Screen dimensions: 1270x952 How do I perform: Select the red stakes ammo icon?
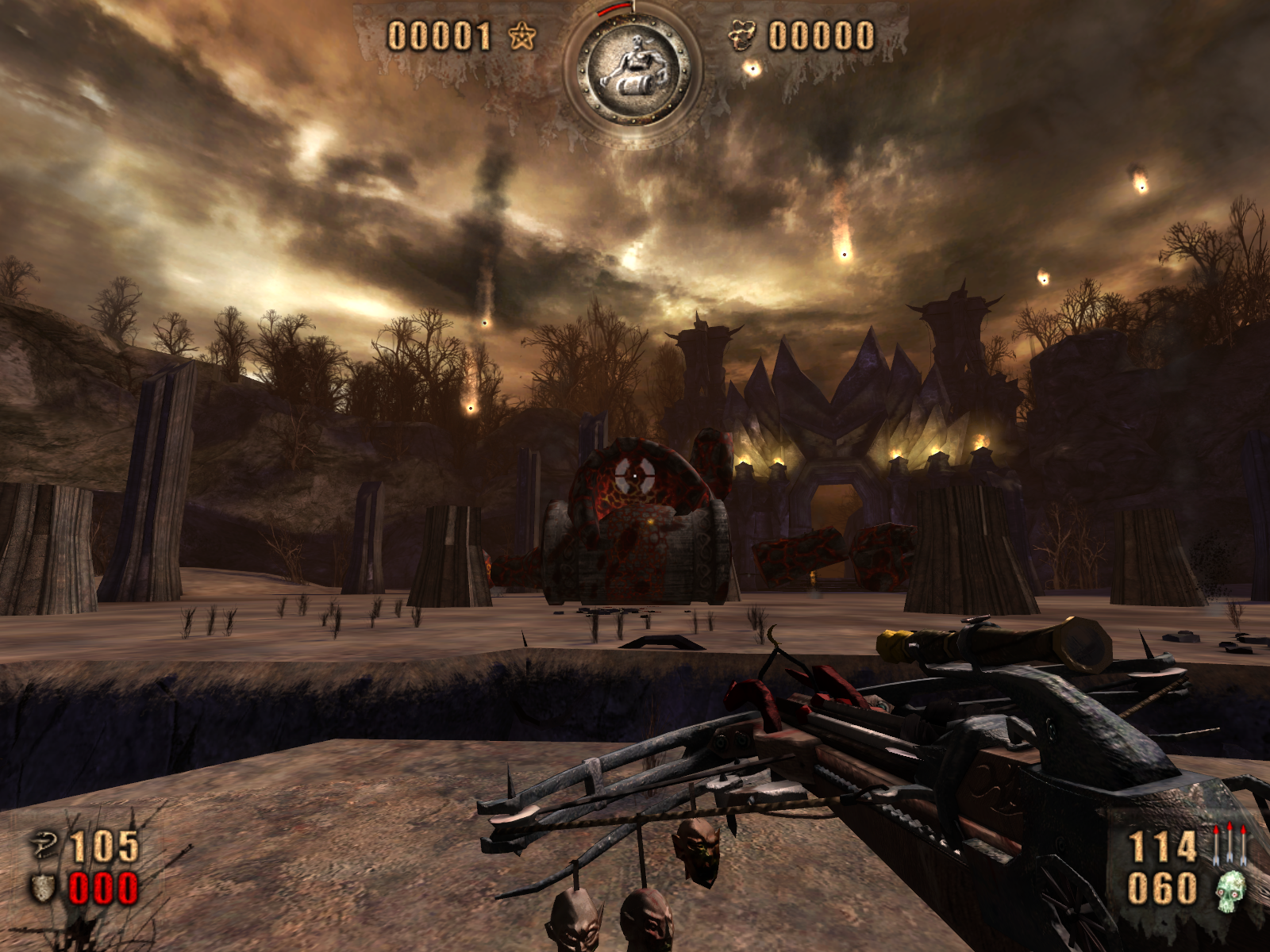1230,844
